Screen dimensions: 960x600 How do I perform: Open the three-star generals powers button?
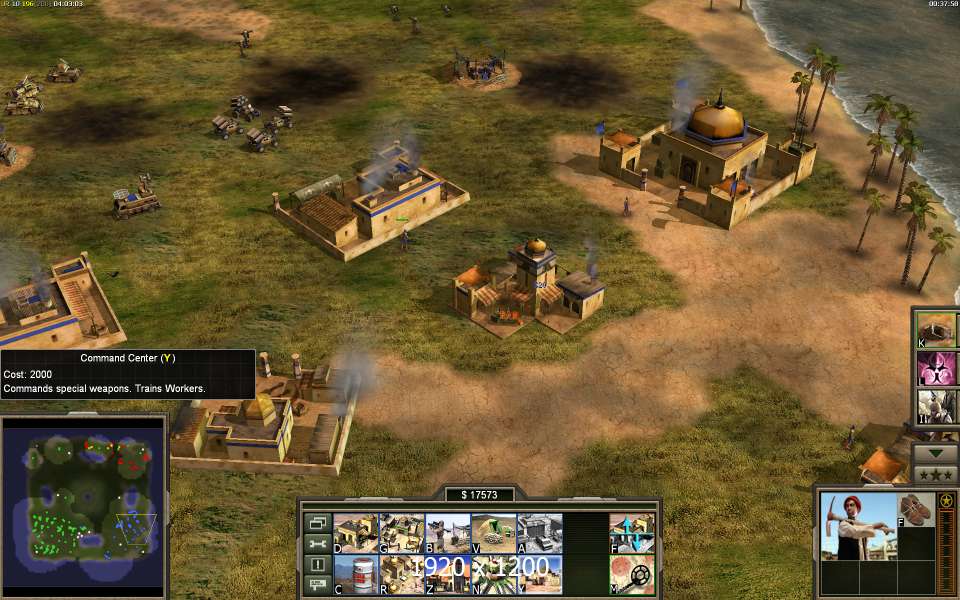pos(937,474)
